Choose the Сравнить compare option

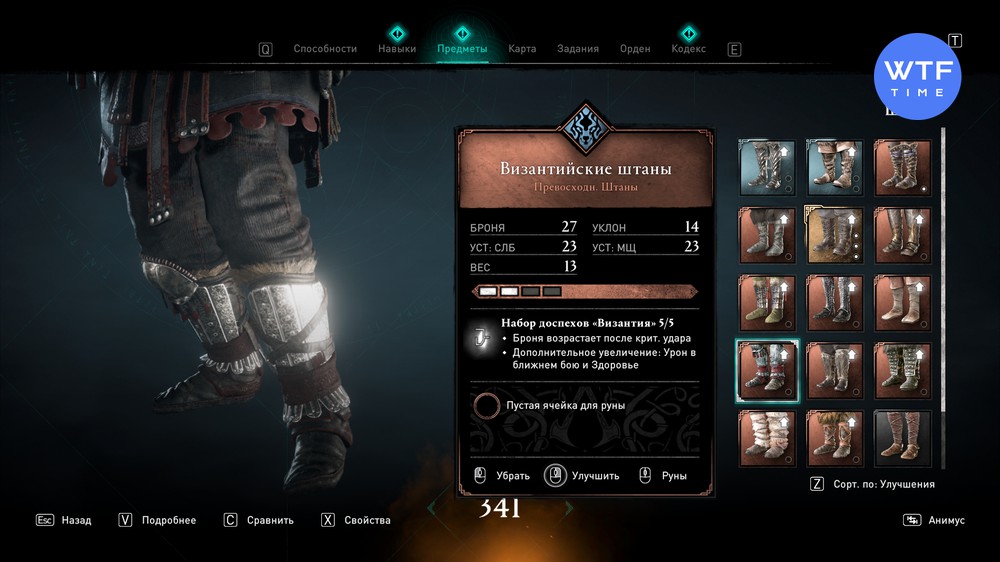pos(260,520)
